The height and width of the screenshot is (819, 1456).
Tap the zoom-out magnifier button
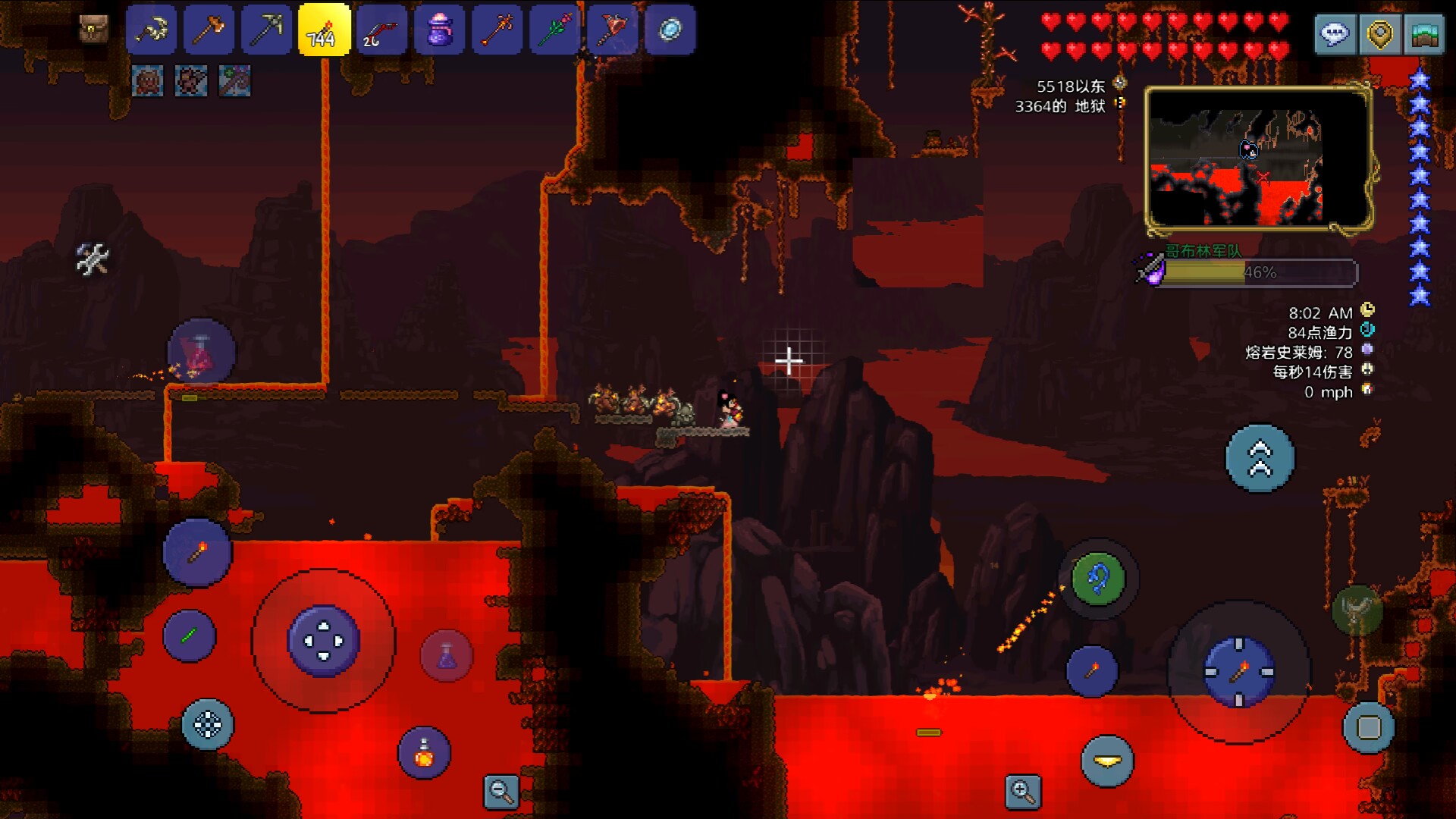pos(501,792)
